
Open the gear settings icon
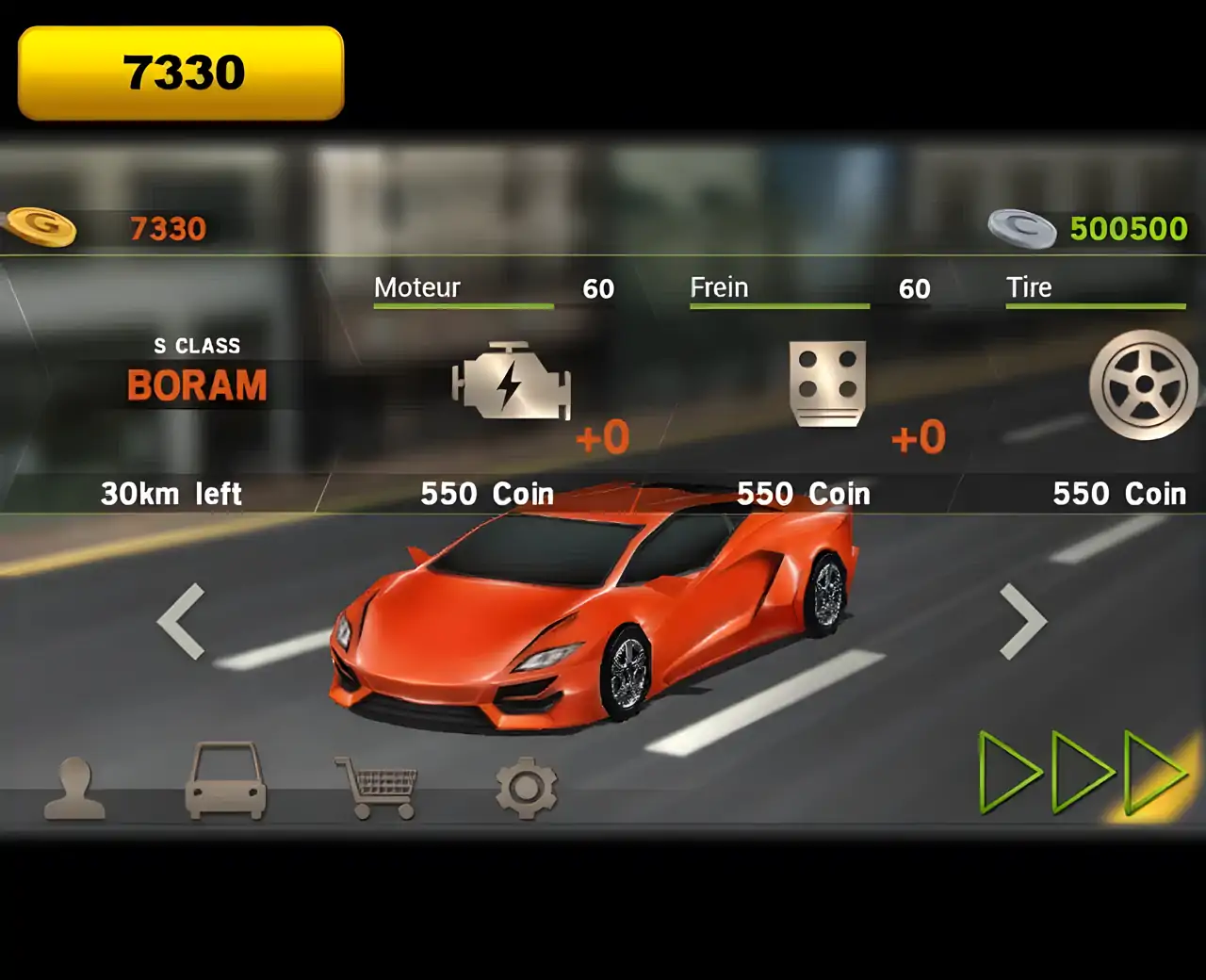526,788
